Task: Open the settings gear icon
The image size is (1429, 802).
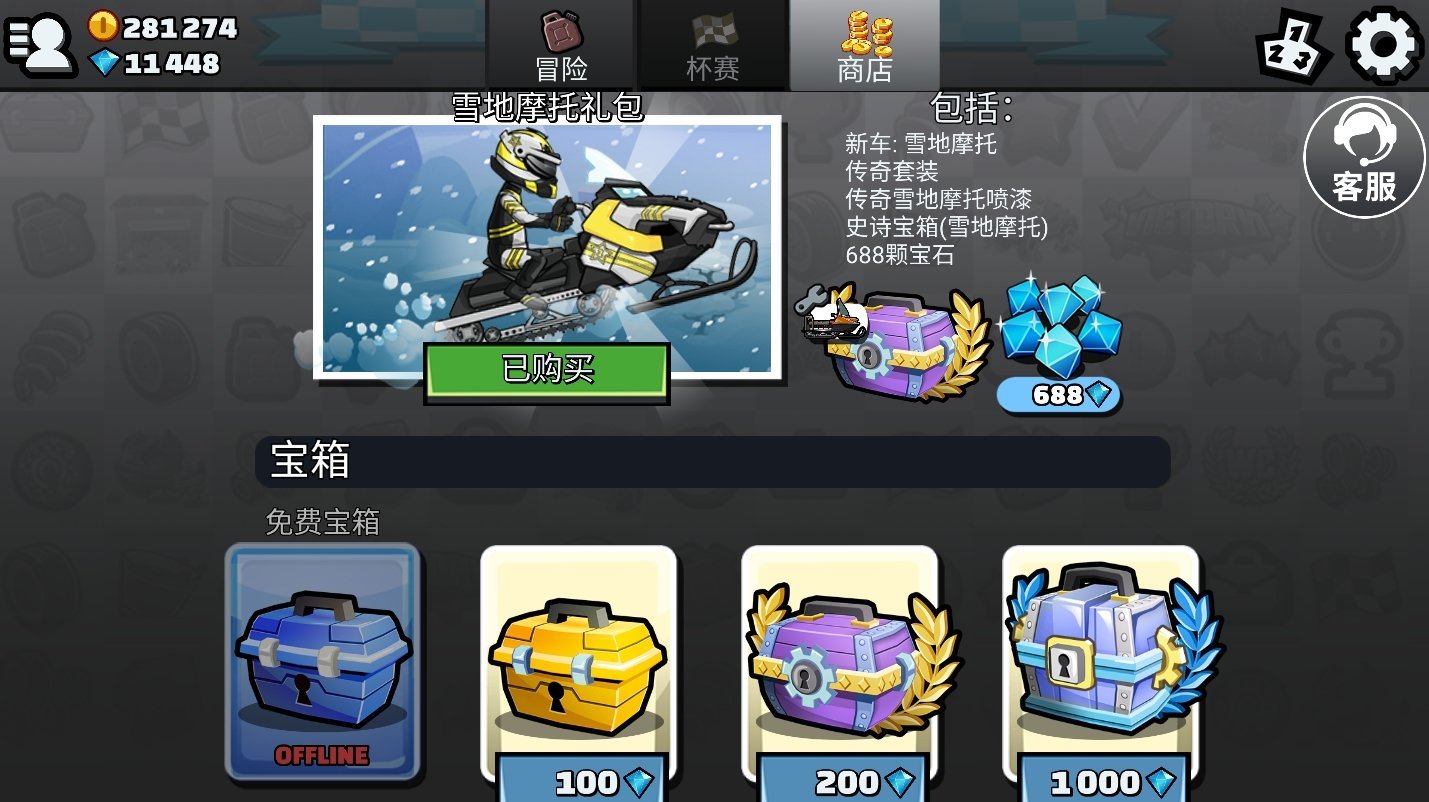Action: tap(1383, 44)
